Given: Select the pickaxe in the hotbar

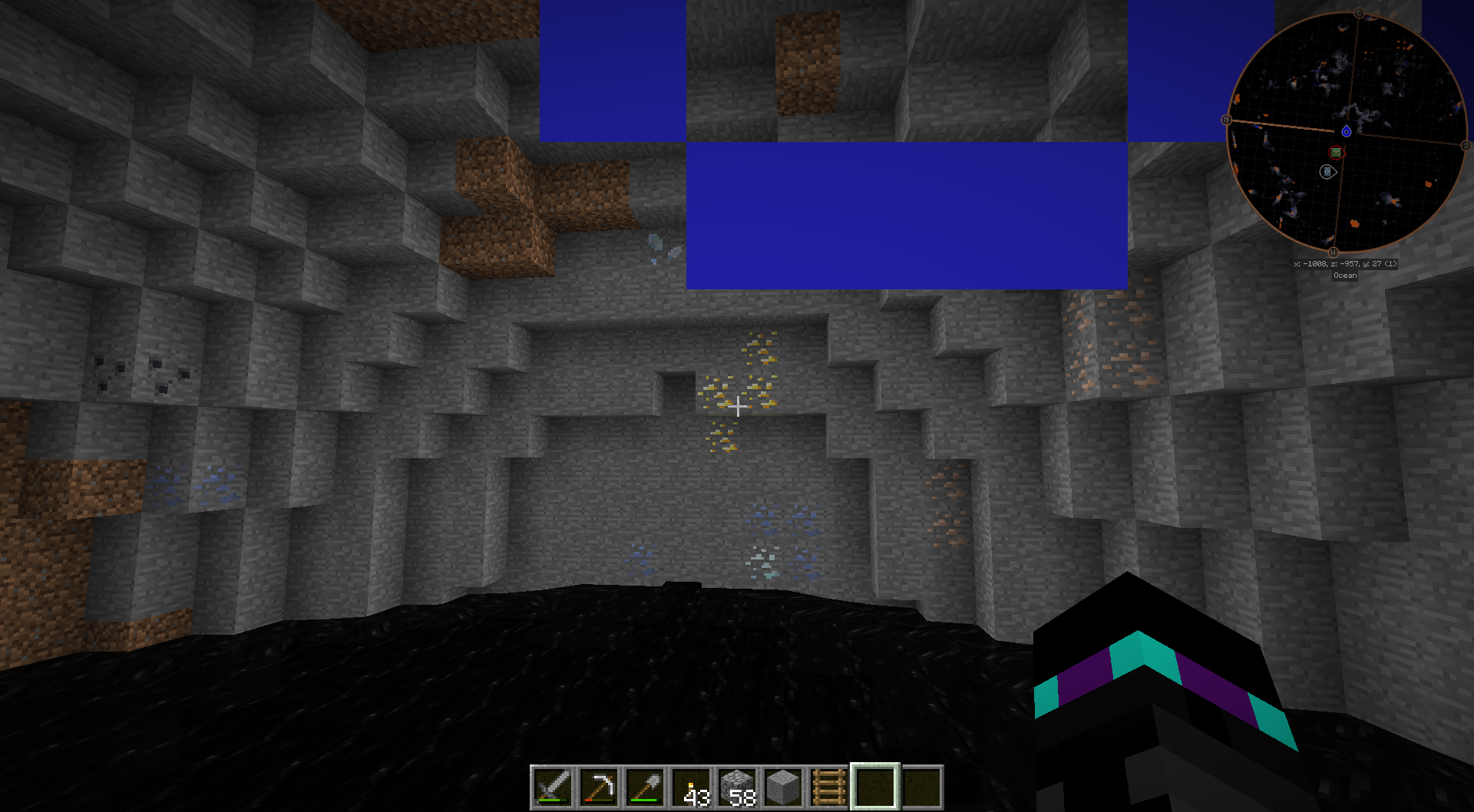Looking at the screenshot, I should (x=599, y=787).
